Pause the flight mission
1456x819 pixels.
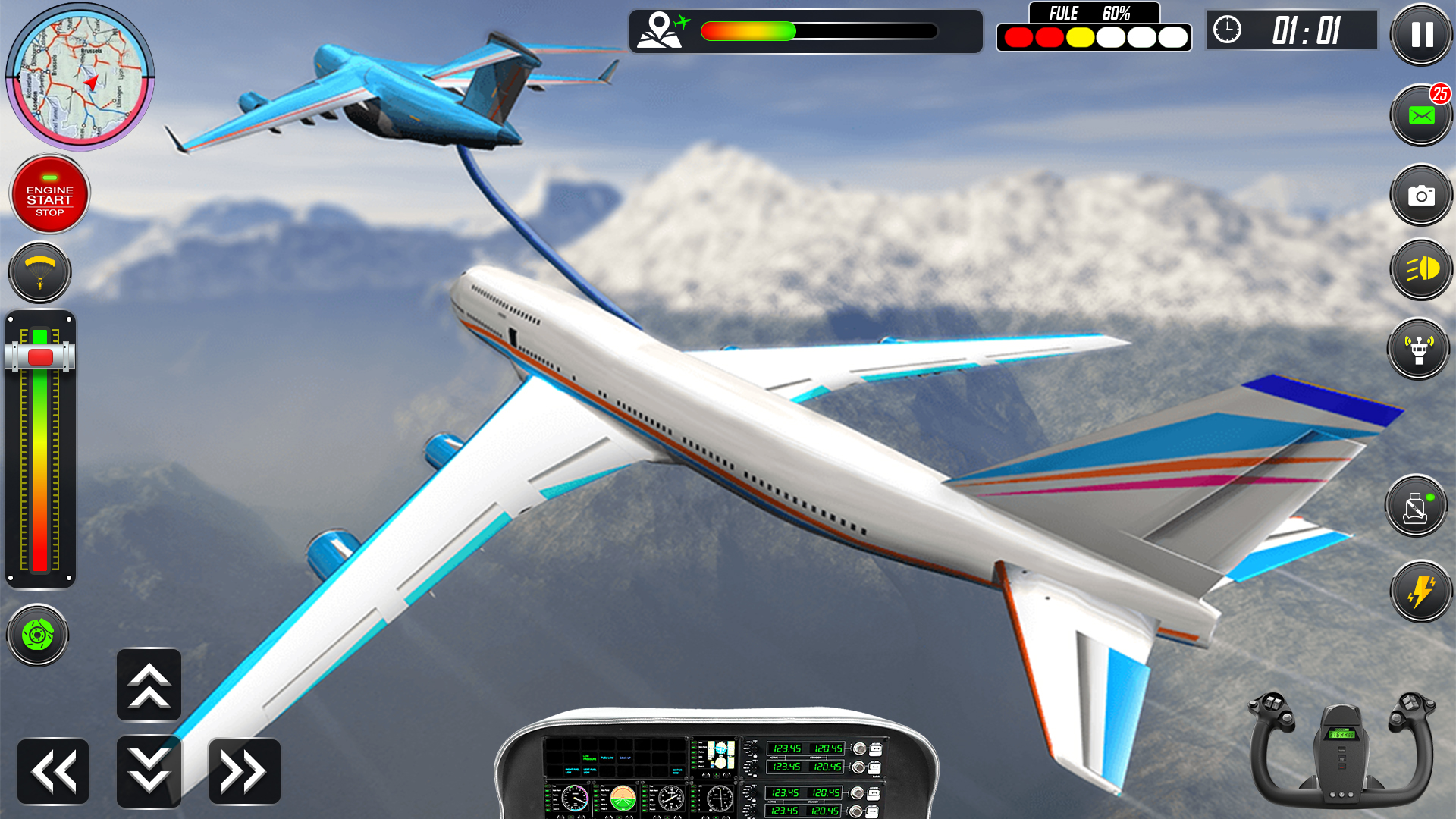tap(1421, 35)
